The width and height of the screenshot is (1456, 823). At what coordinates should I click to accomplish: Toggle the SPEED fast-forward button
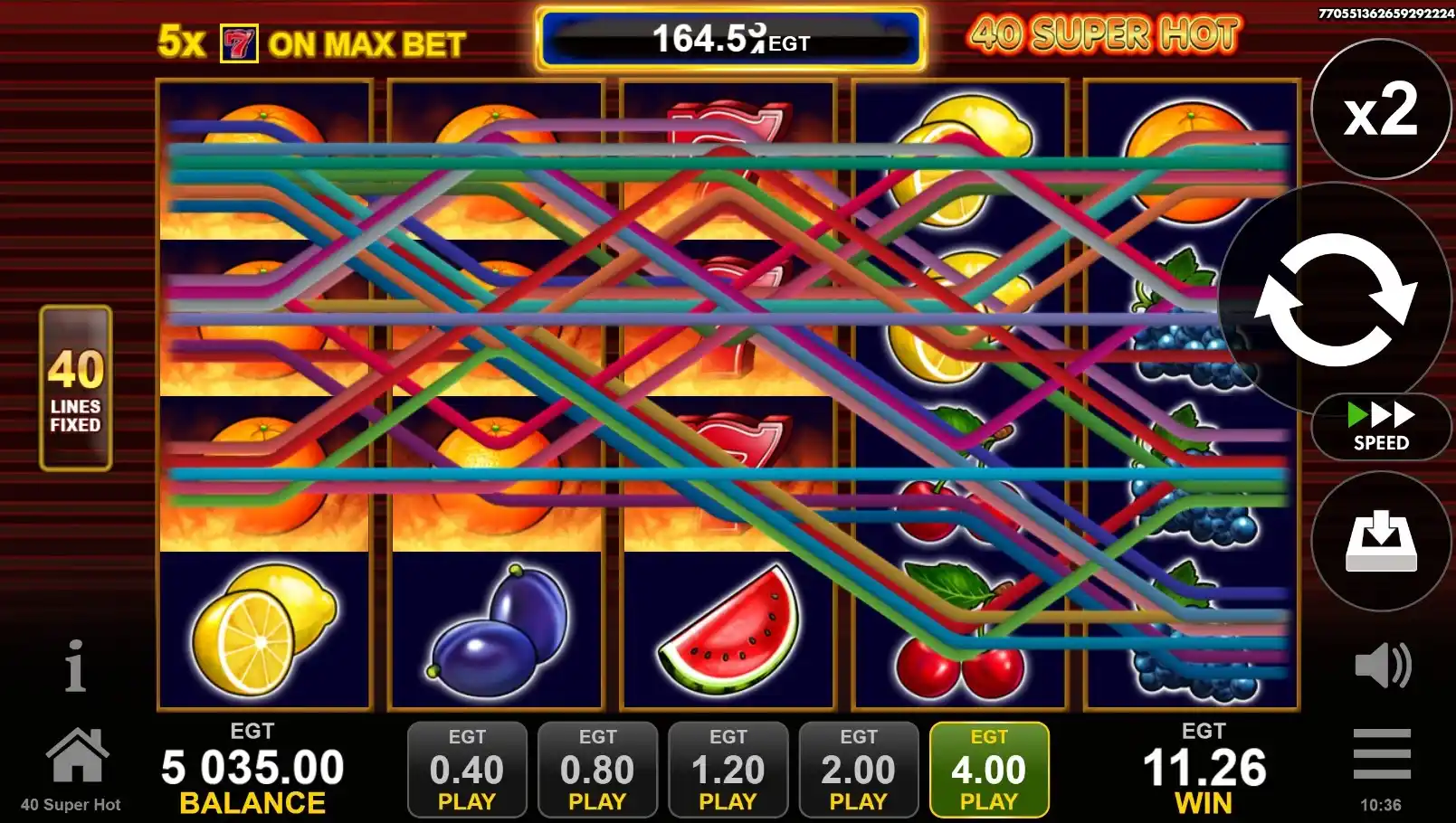1380,427
